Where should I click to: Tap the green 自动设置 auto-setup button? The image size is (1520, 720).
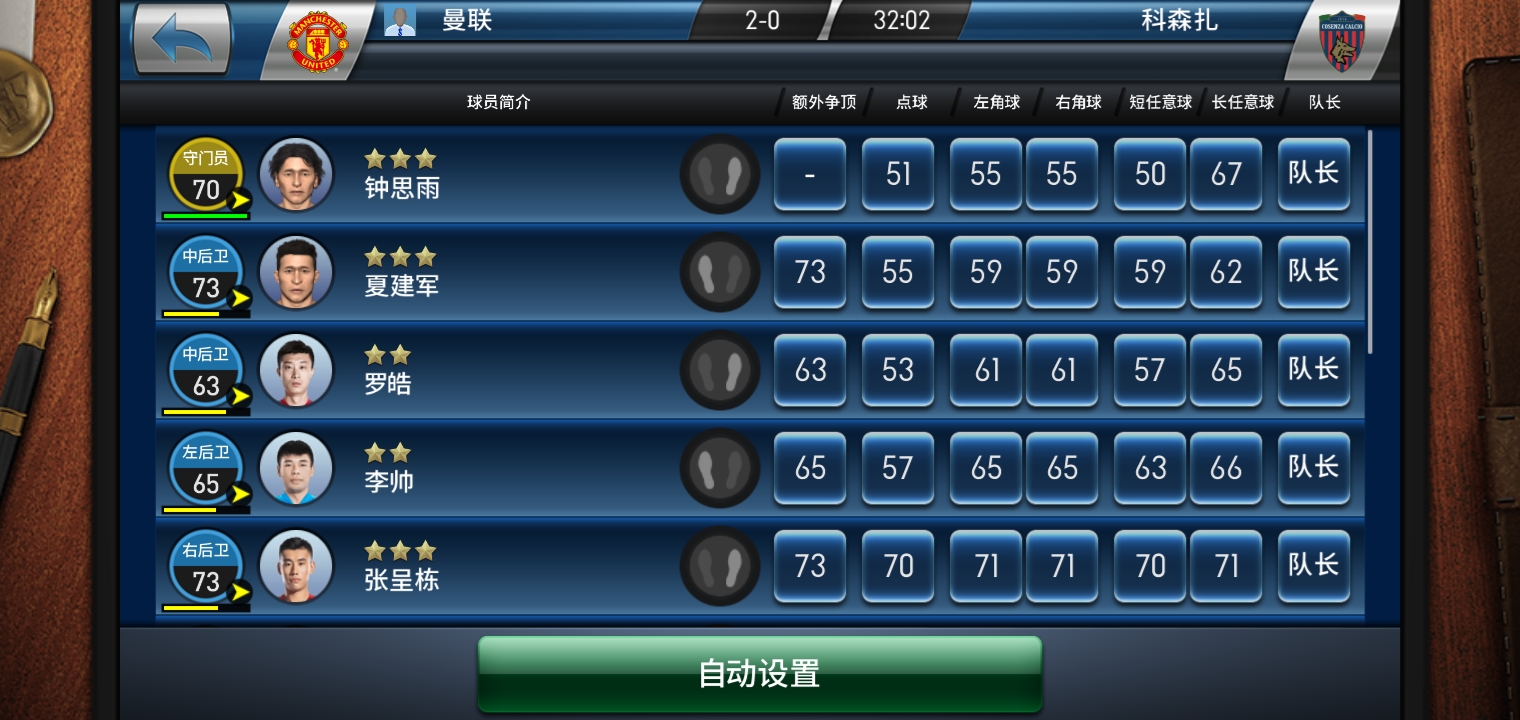coord(760,673)
